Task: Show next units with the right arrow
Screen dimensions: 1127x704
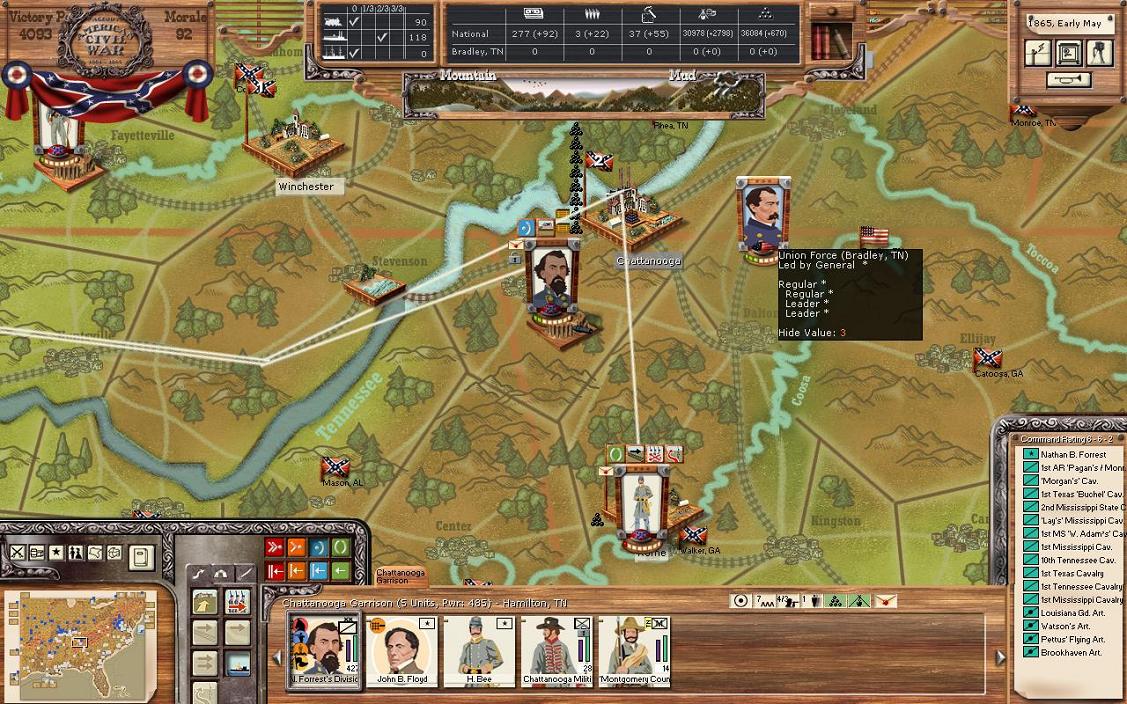Action: pyautogui.click(x=1000, y=657)
